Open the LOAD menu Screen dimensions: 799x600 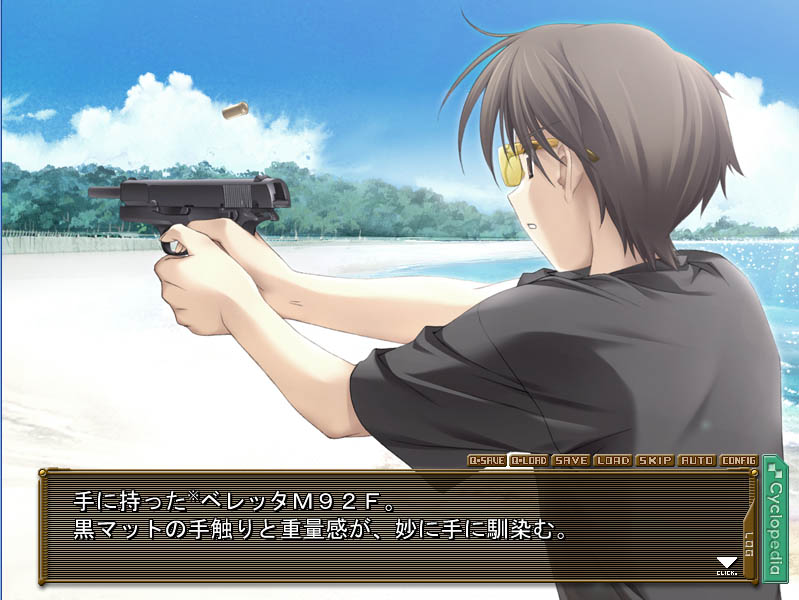click(613, 460)
